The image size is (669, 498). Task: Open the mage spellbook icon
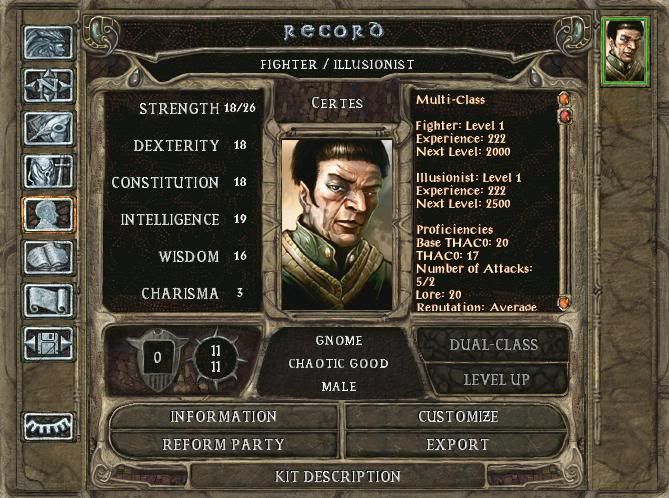coord(48,258)
